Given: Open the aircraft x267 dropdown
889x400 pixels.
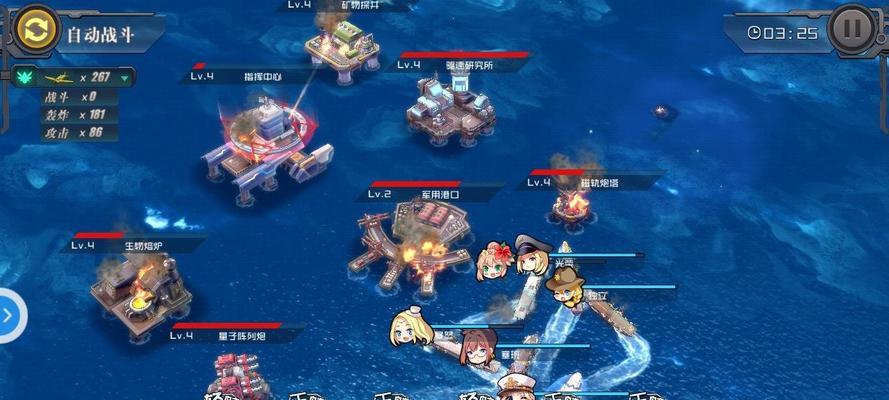Looking at the screenshot, I should point(124,77).
